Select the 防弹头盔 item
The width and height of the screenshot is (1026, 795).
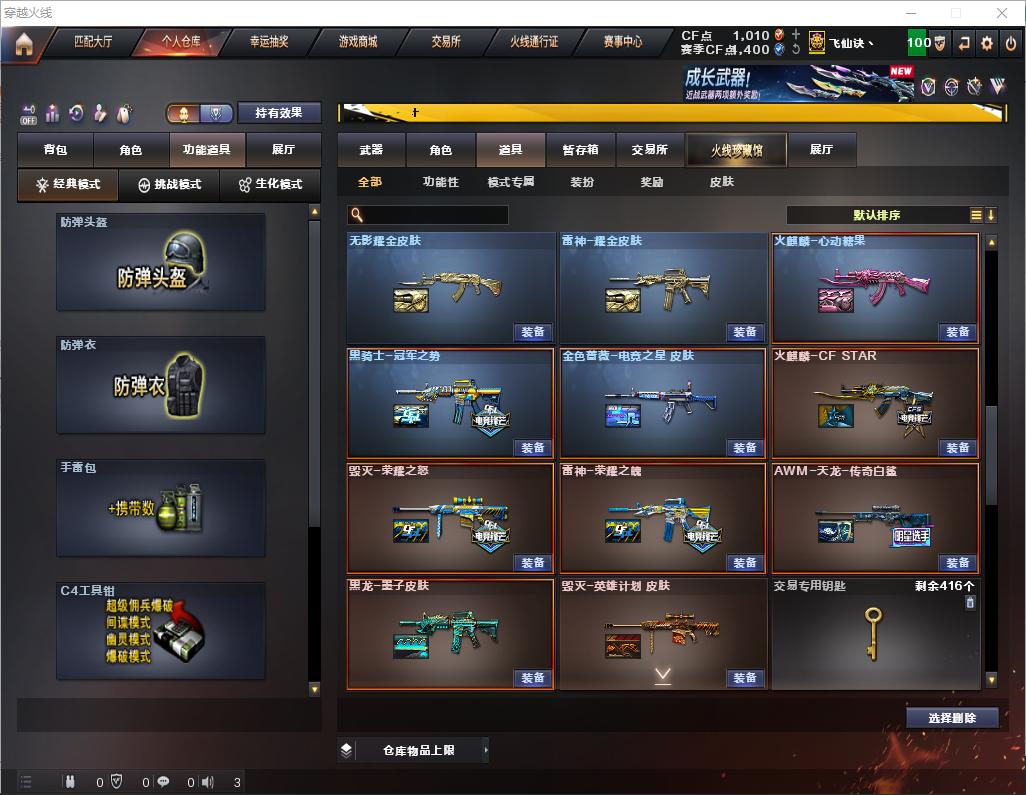(161, 261)
